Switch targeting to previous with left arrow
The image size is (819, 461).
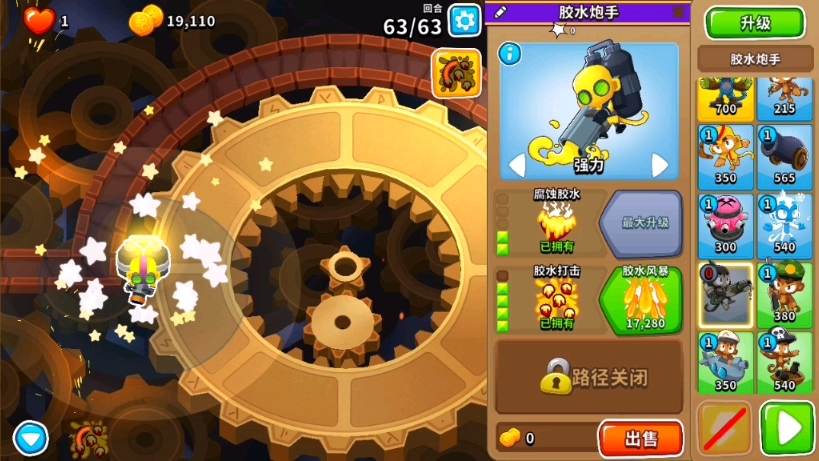pyautogui.click(x=517, y=164)
